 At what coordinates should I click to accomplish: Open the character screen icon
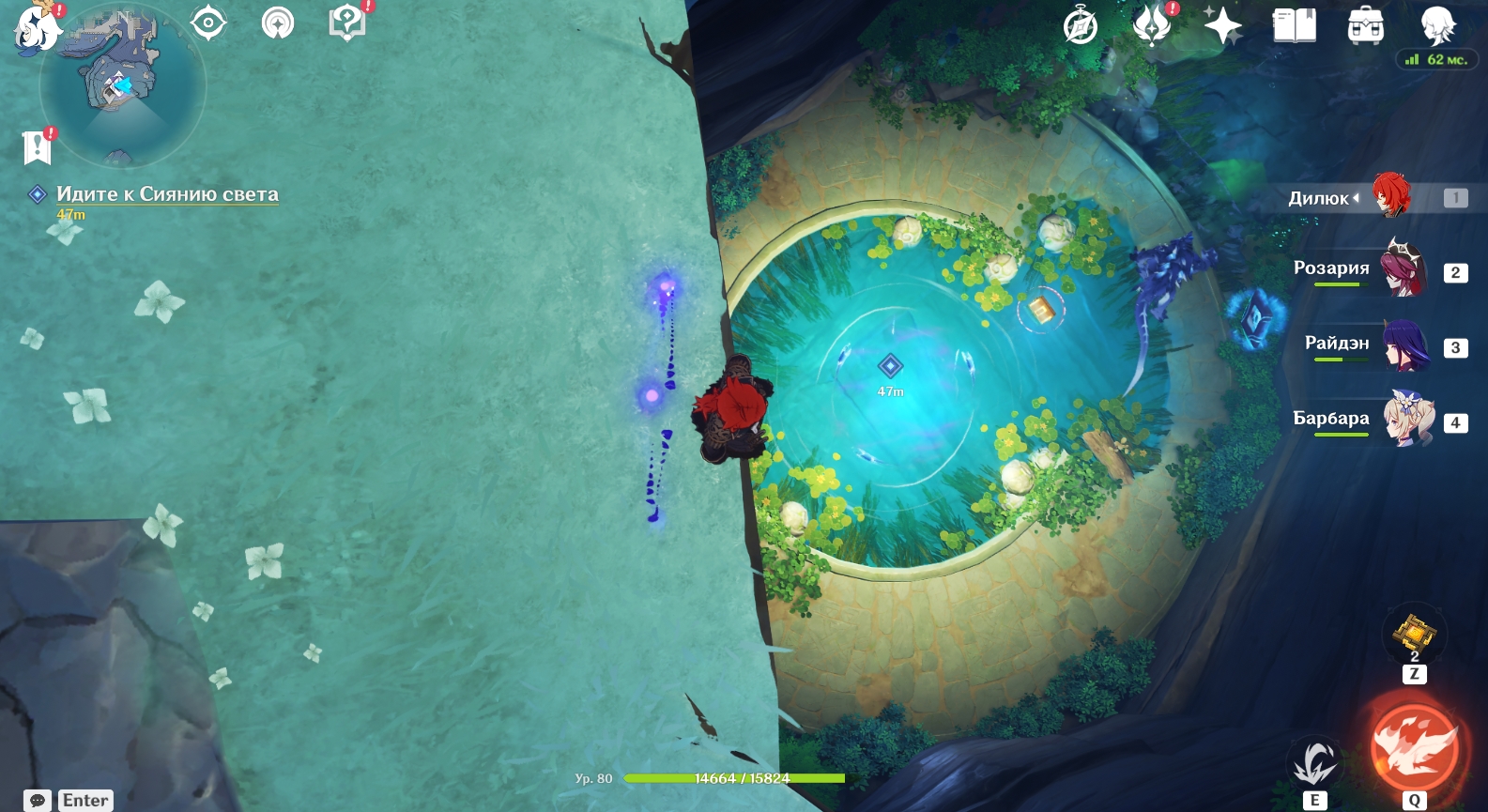point(1437,25)
